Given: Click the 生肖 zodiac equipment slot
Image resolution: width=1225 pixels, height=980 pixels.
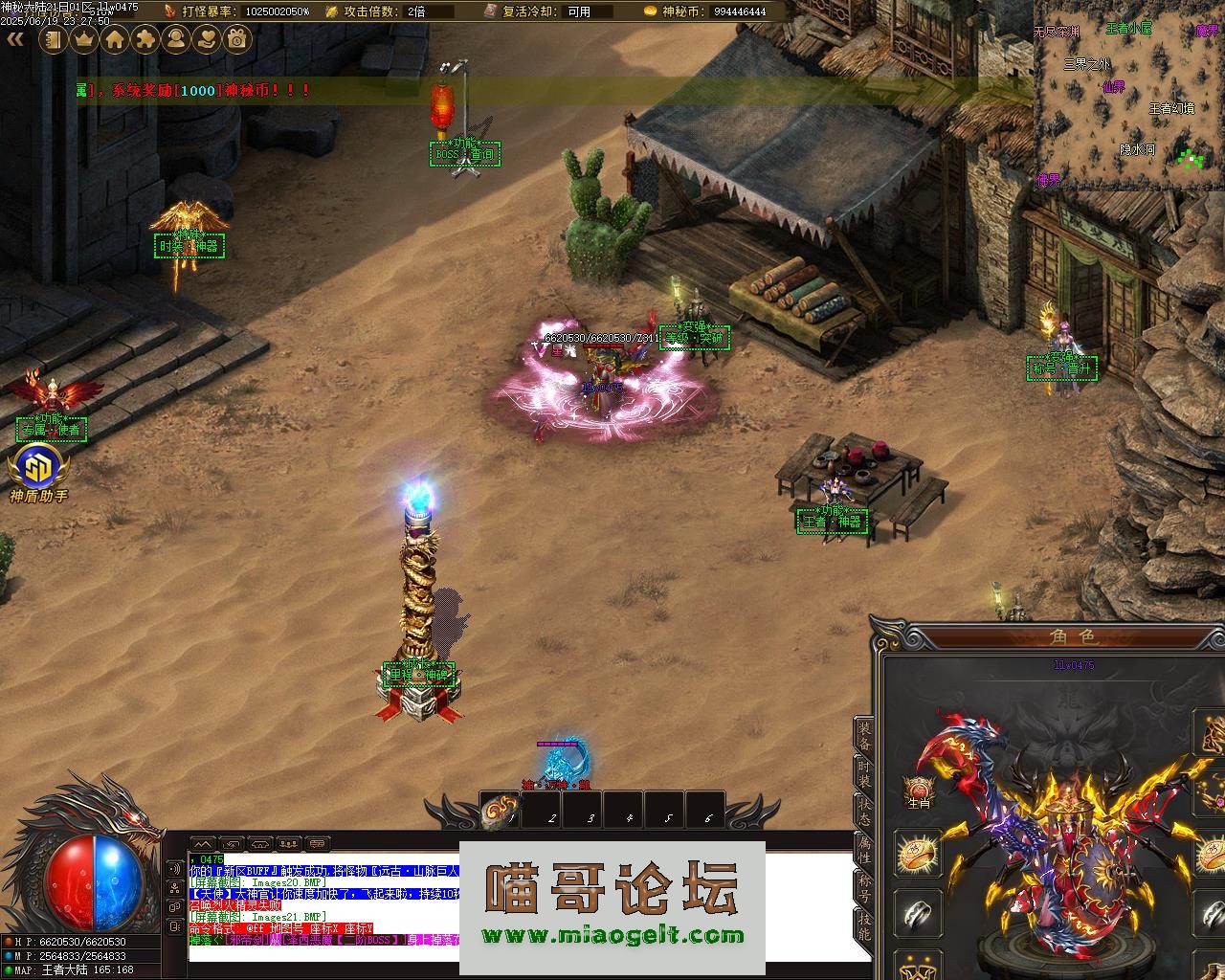Looking at the screenshot, I should 919,792.
